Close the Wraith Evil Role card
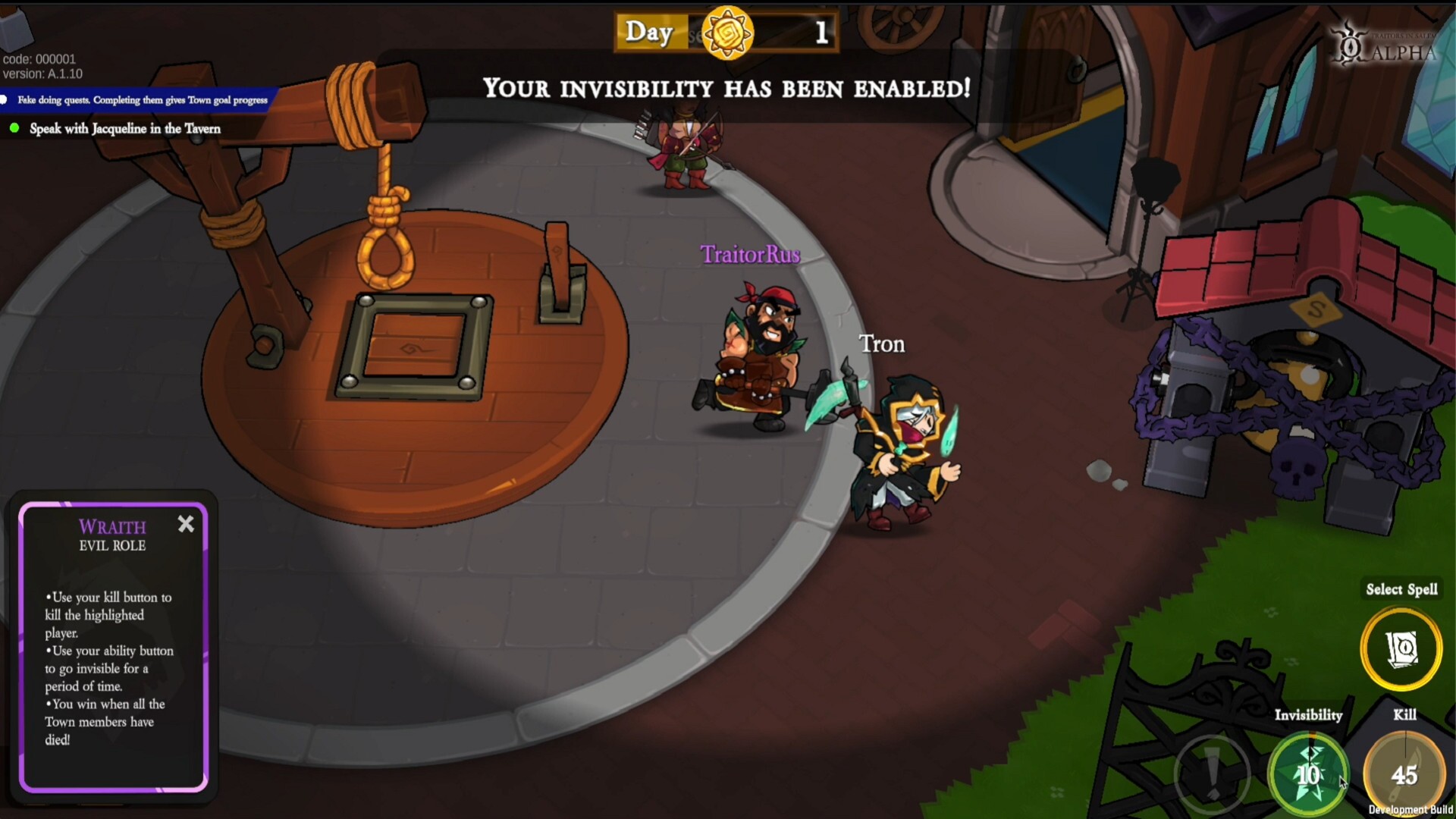This screenshot has height=819, width=1456. pos(186,524)
